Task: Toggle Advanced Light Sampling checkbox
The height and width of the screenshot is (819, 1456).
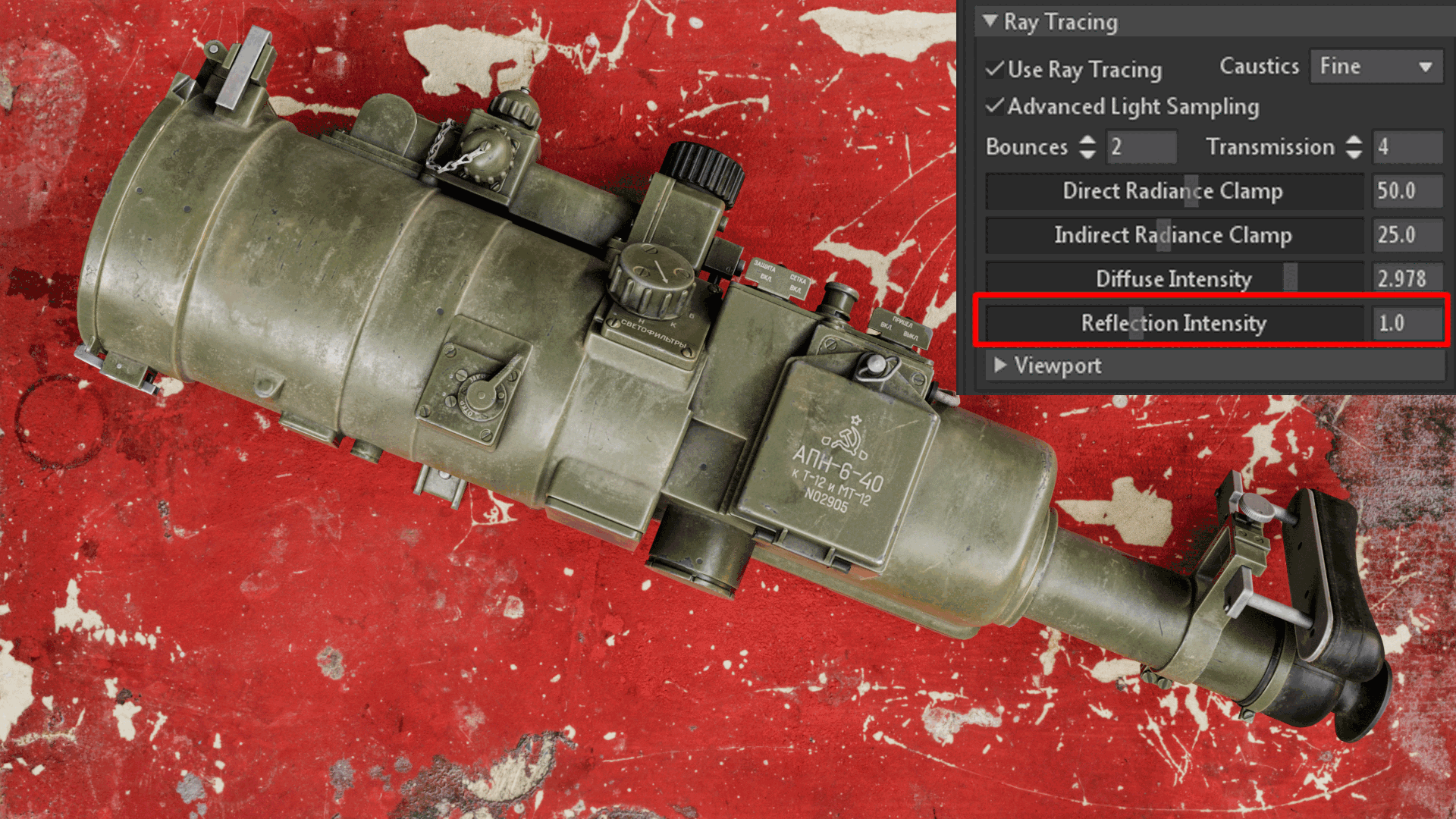Action: click(x=996, y=106)
